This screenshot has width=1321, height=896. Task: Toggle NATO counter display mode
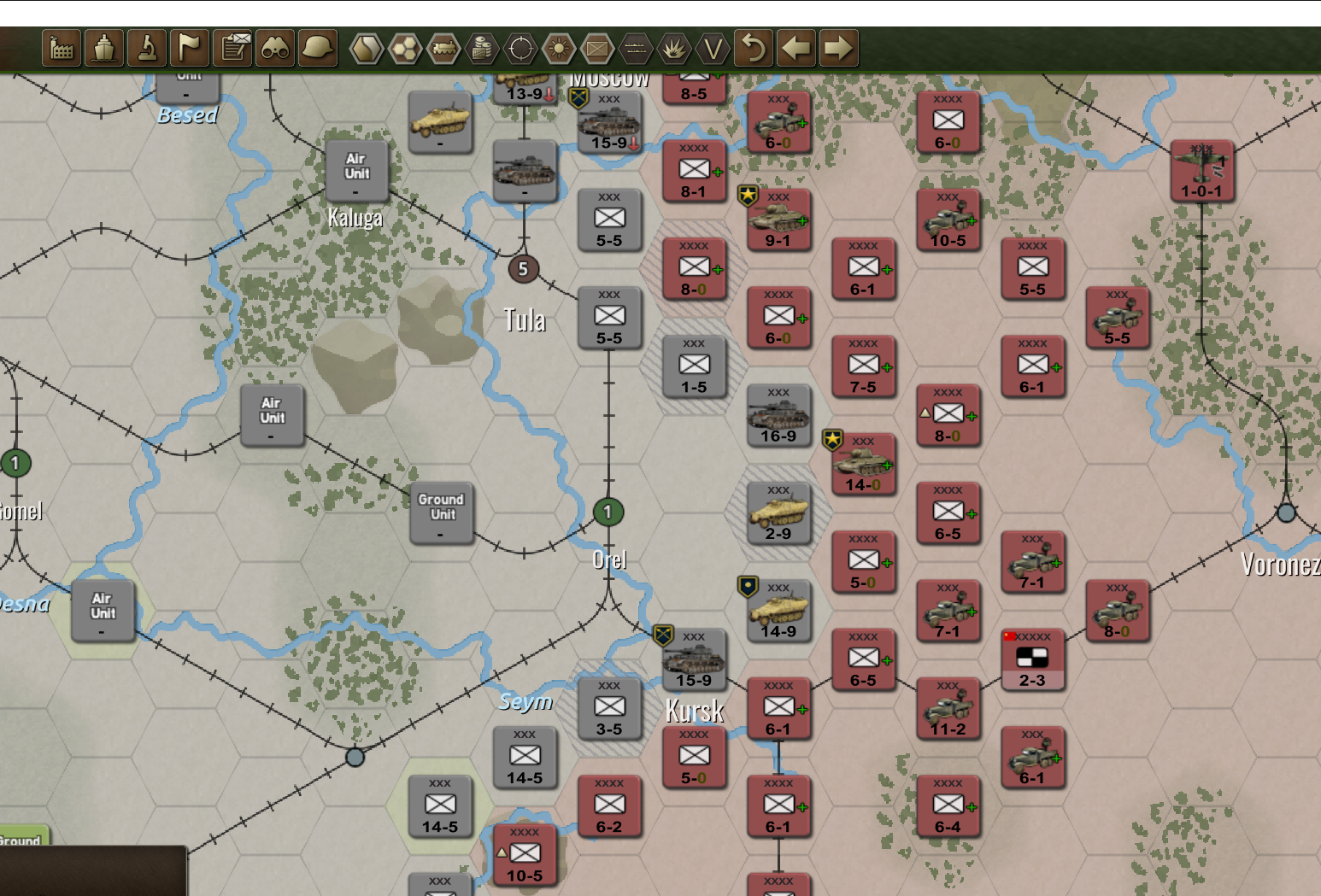click(x=598, y=49)
